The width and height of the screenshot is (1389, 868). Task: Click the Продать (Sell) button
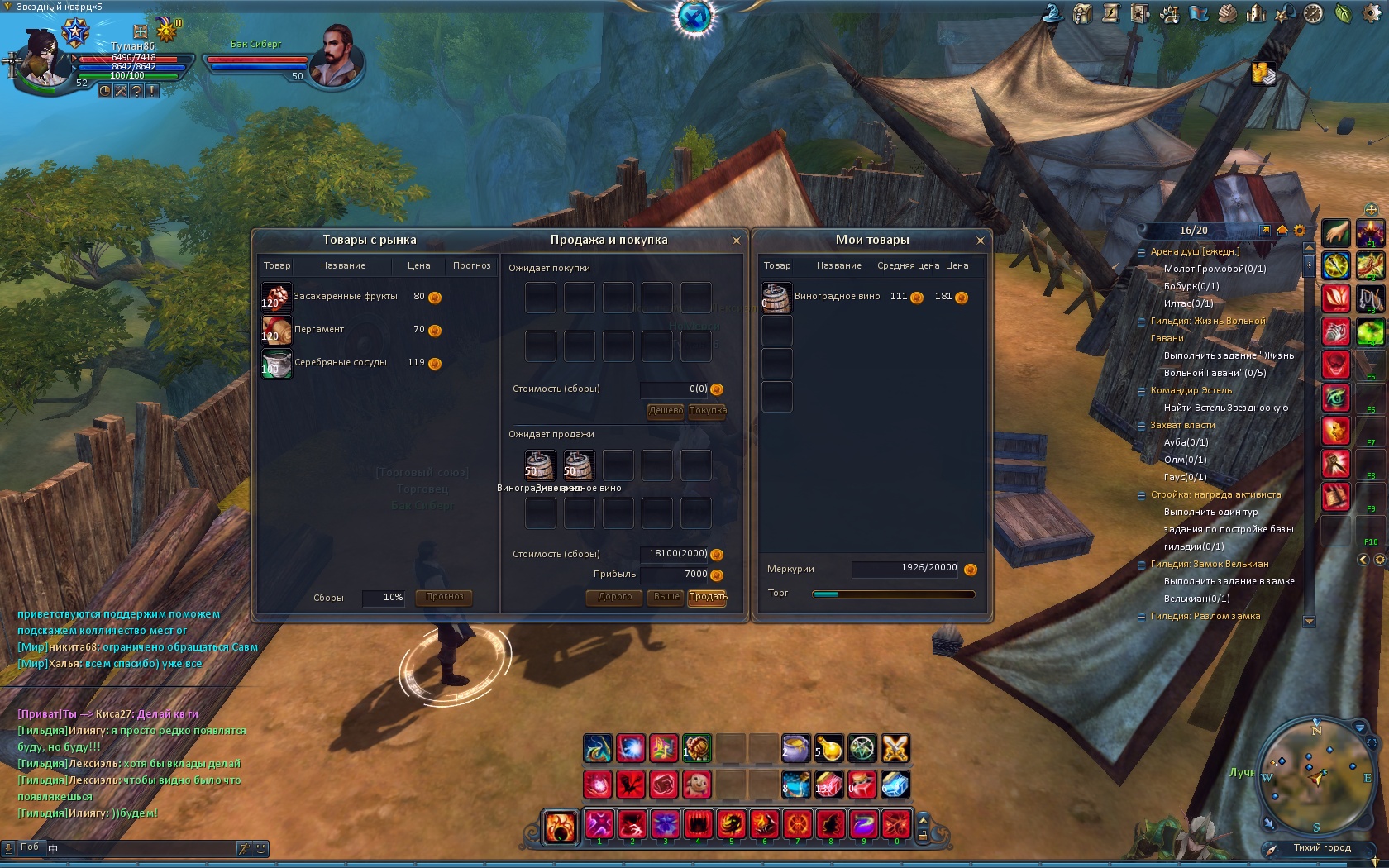point(708,597)
